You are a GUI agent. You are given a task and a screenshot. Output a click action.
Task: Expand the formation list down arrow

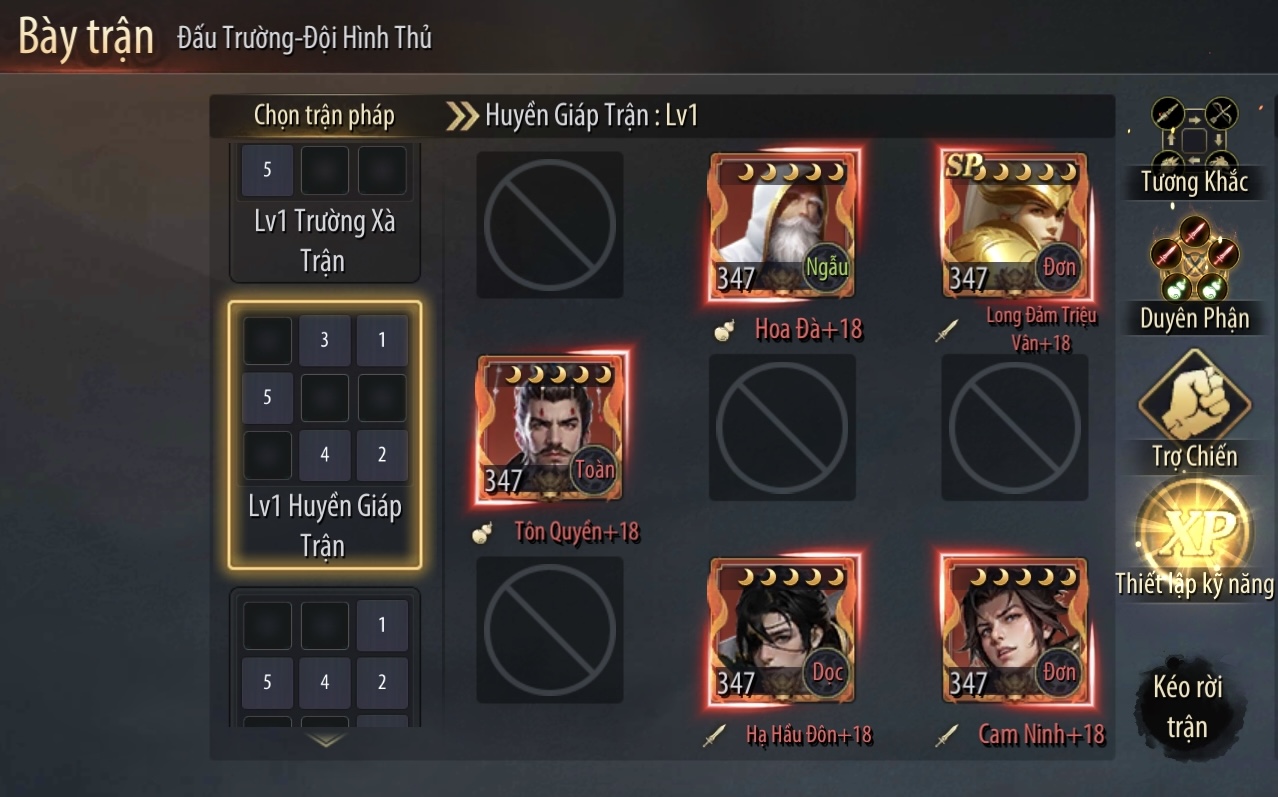[x=326, y=740]
